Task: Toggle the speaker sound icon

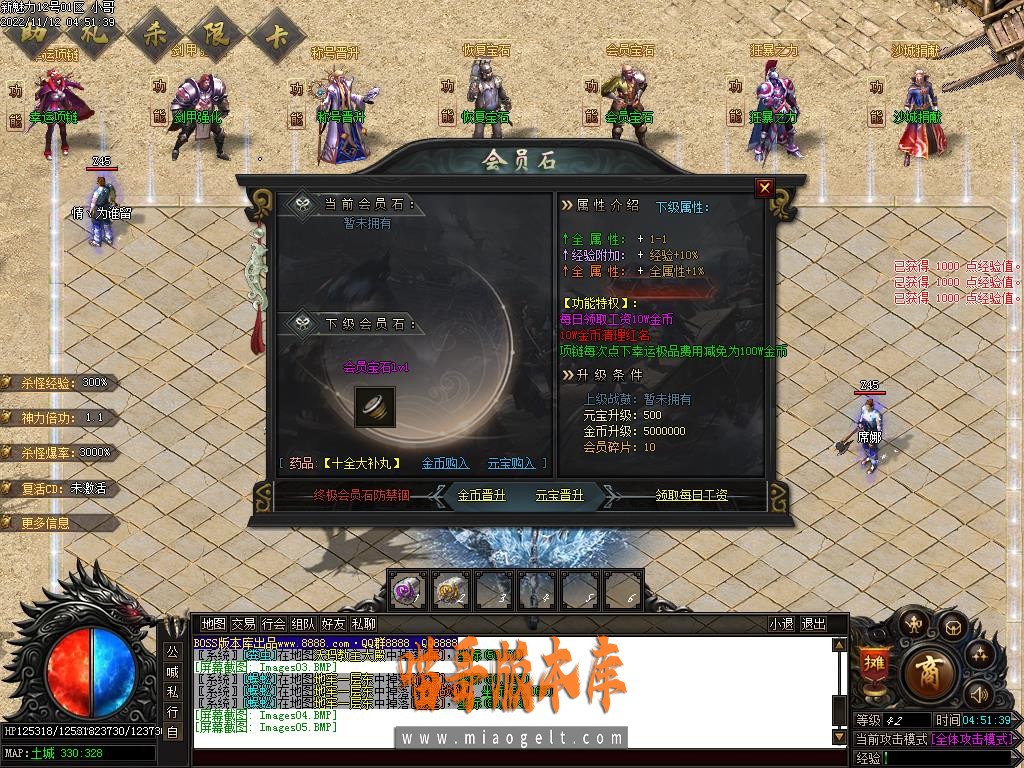Action: (978, 692)
